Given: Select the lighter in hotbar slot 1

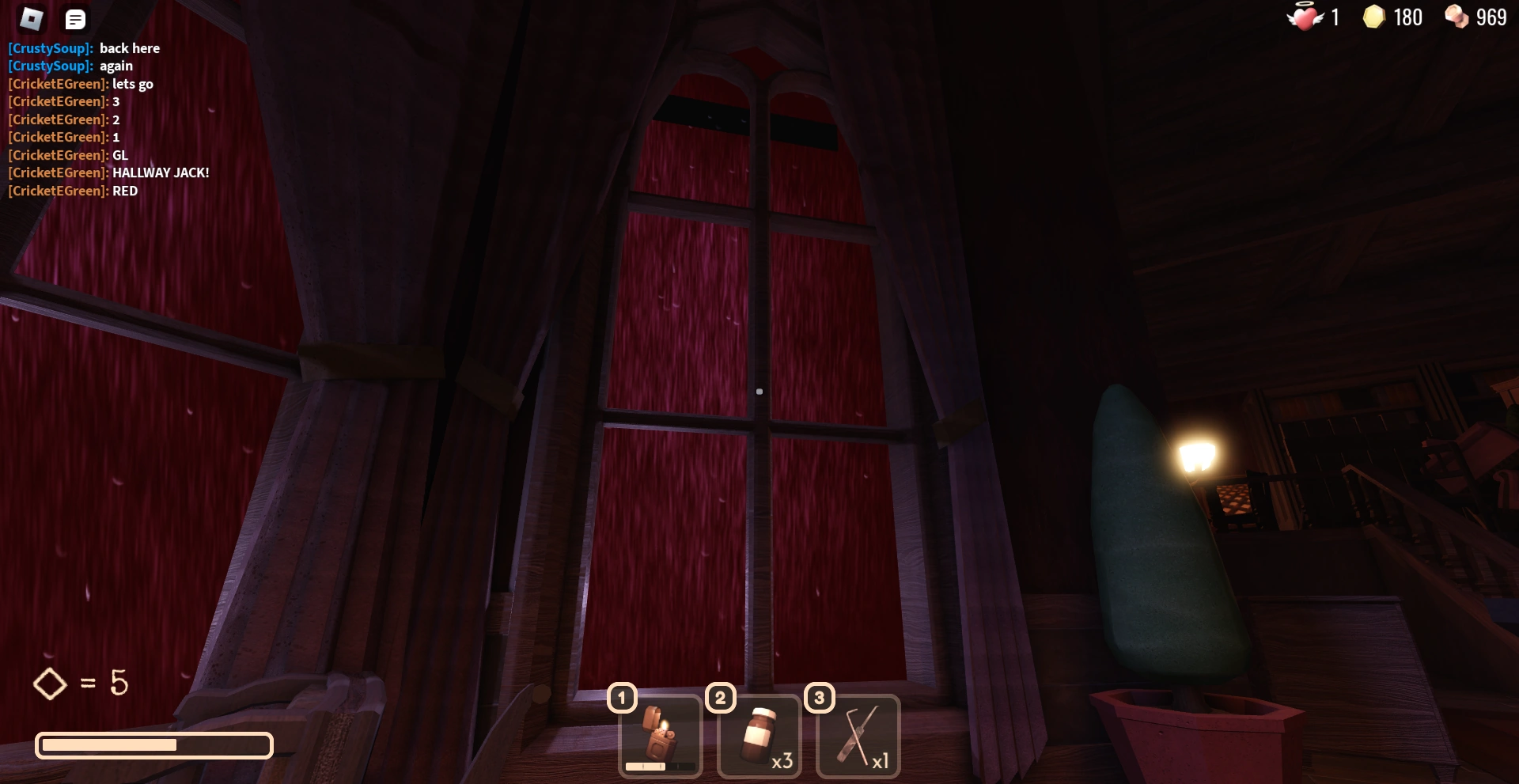Looking at the screenshot, I should tap(661, 734).
